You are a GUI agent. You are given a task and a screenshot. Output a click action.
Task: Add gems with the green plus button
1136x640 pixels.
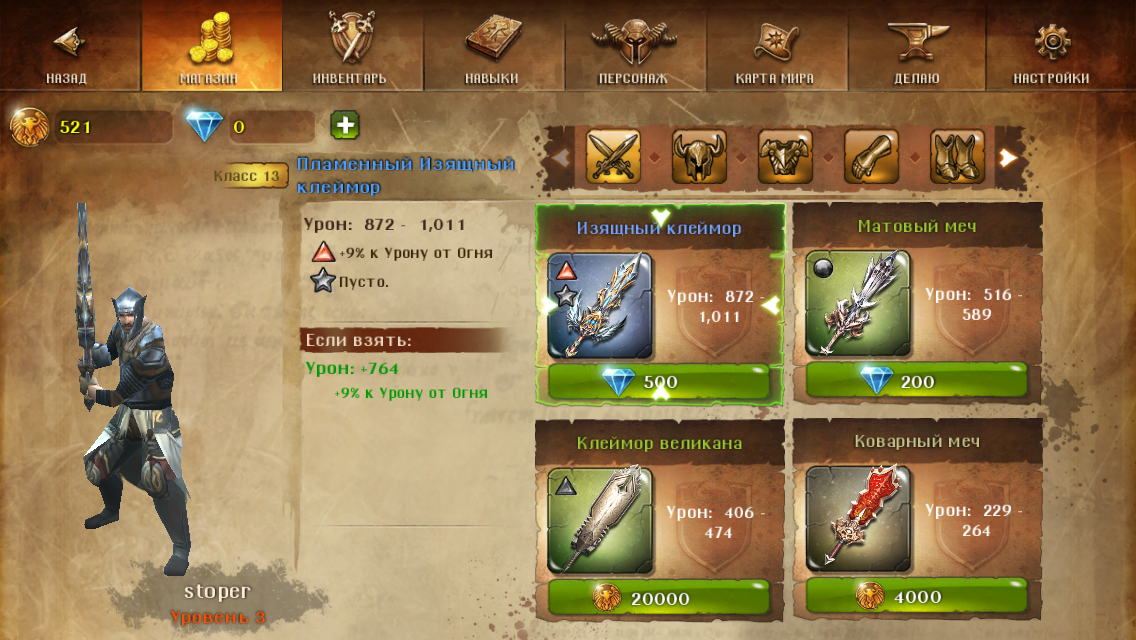345,126
